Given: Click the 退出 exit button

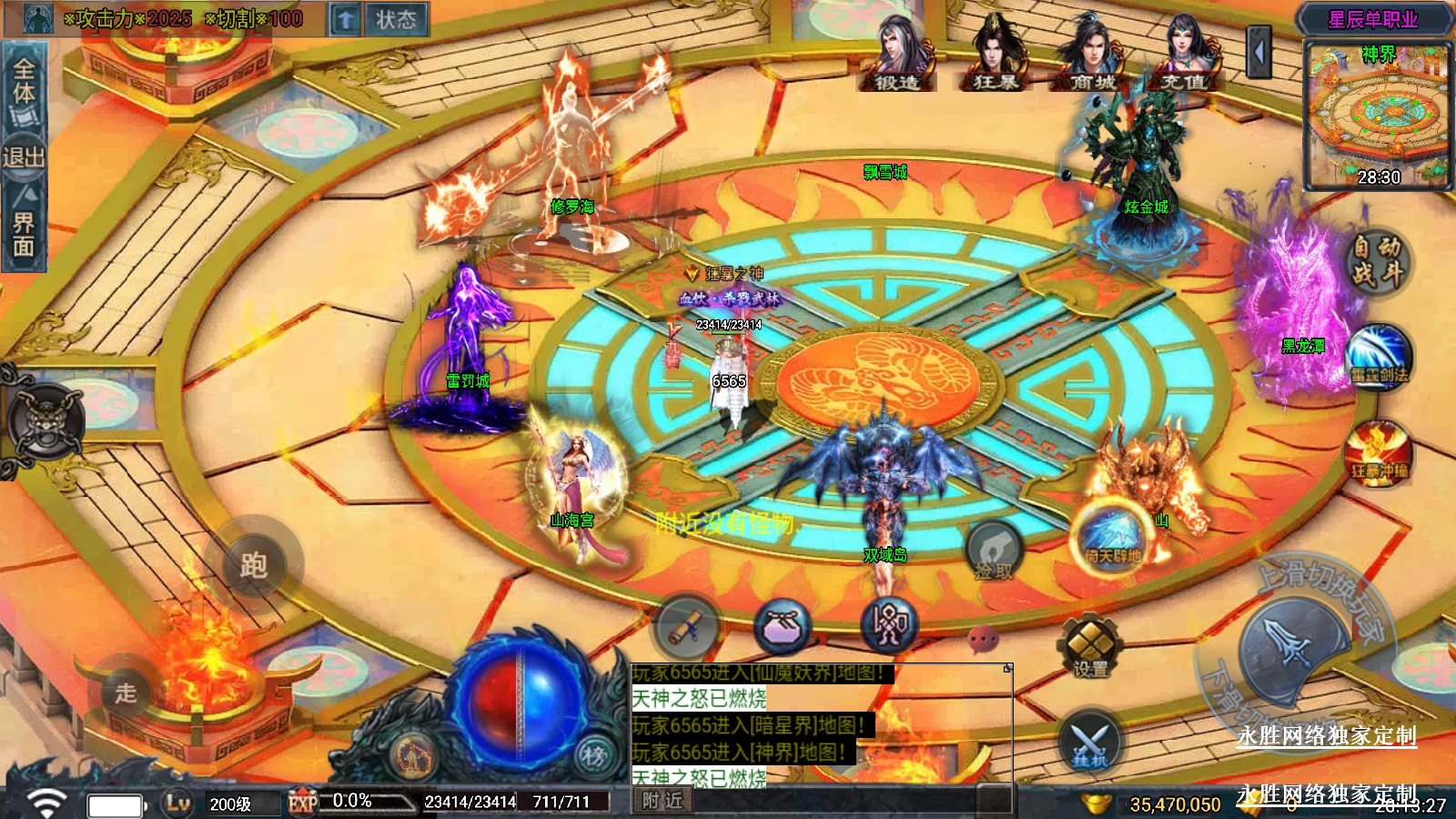Looking at the screenshot, I should 24,157.
